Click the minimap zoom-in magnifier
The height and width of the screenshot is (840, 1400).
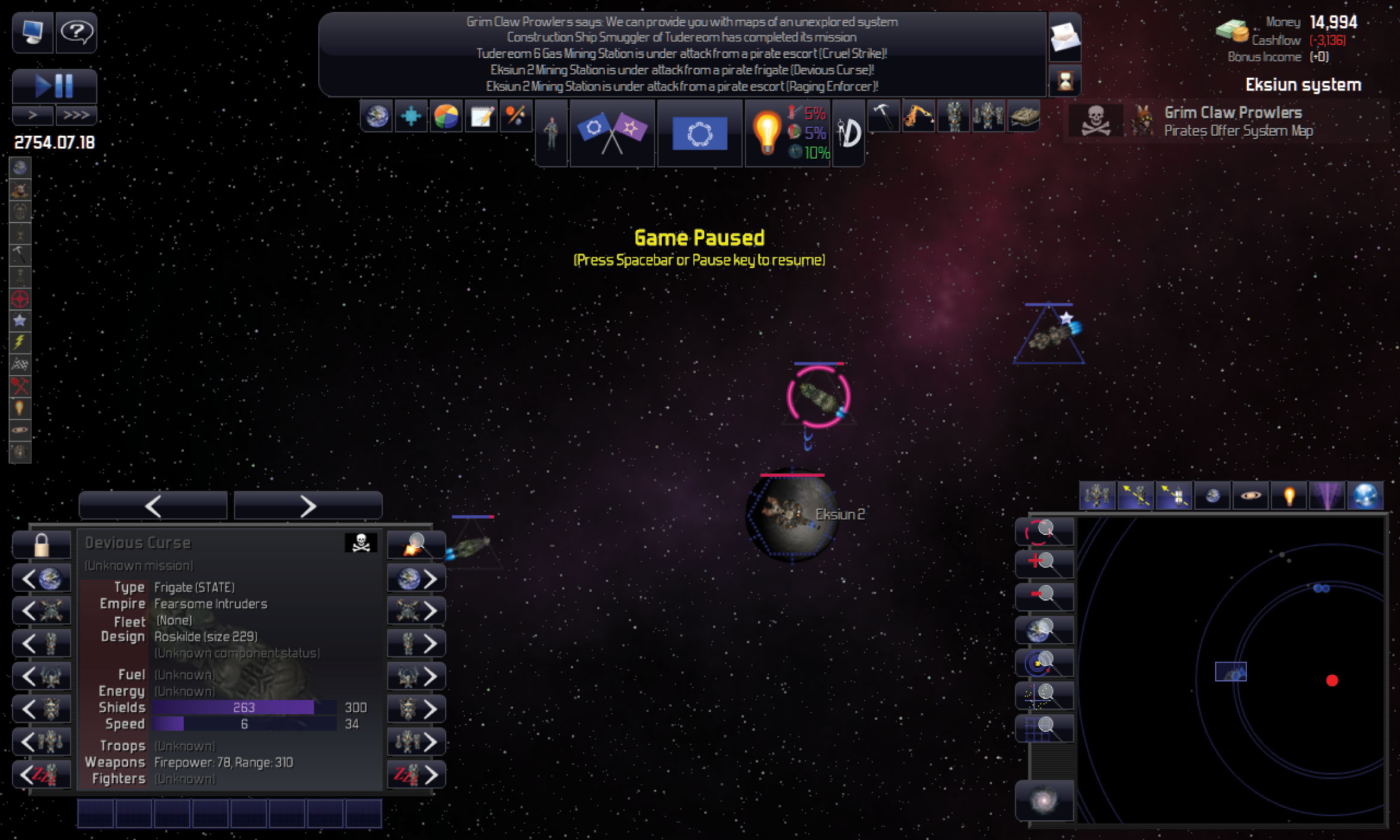click(1045, 564)
